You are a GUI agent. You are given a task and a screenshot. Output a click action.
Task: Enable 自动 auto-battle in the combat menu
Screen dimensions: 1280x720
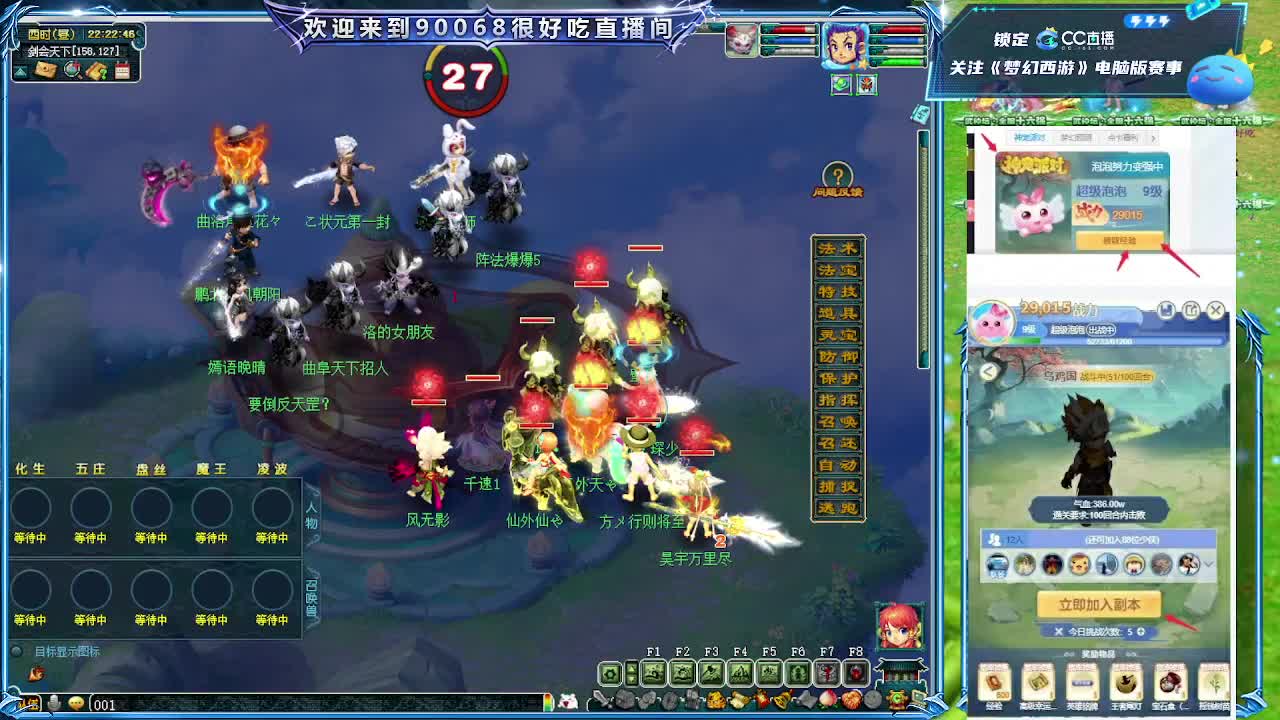[x=838, y=465]
